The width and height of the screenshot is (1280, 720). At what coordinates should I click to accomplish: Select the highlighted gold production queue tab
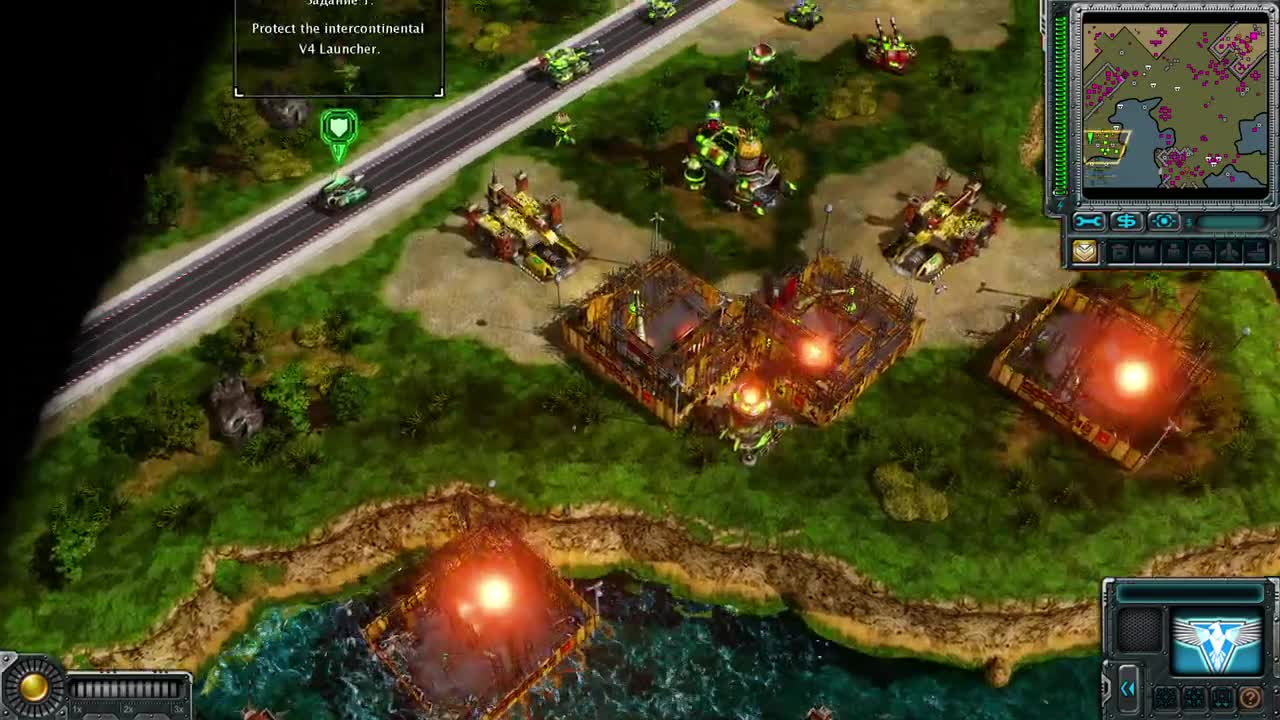click(x=1084, y=251)
